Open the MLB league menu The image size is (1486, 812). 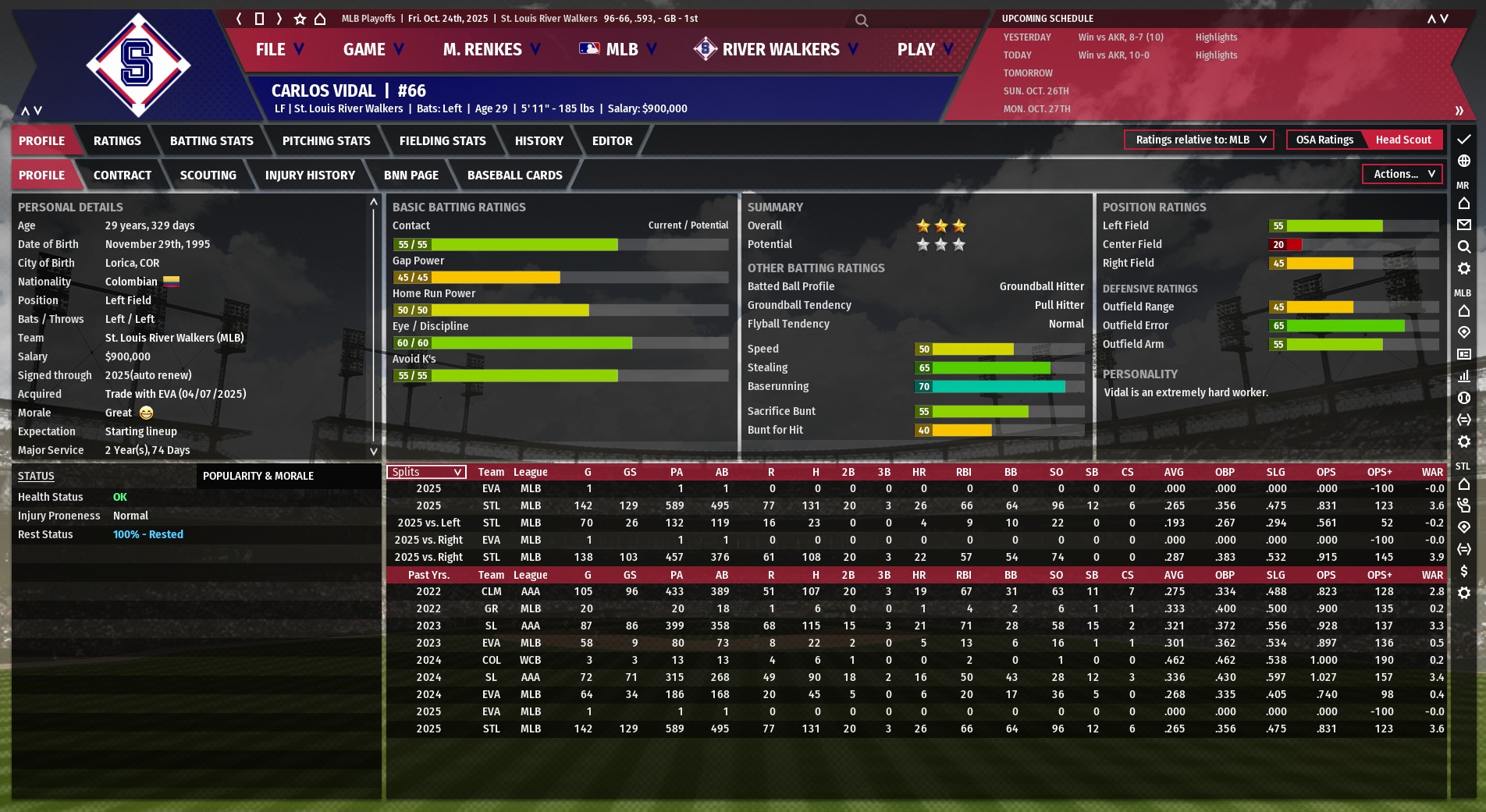[x=618, y=50]
